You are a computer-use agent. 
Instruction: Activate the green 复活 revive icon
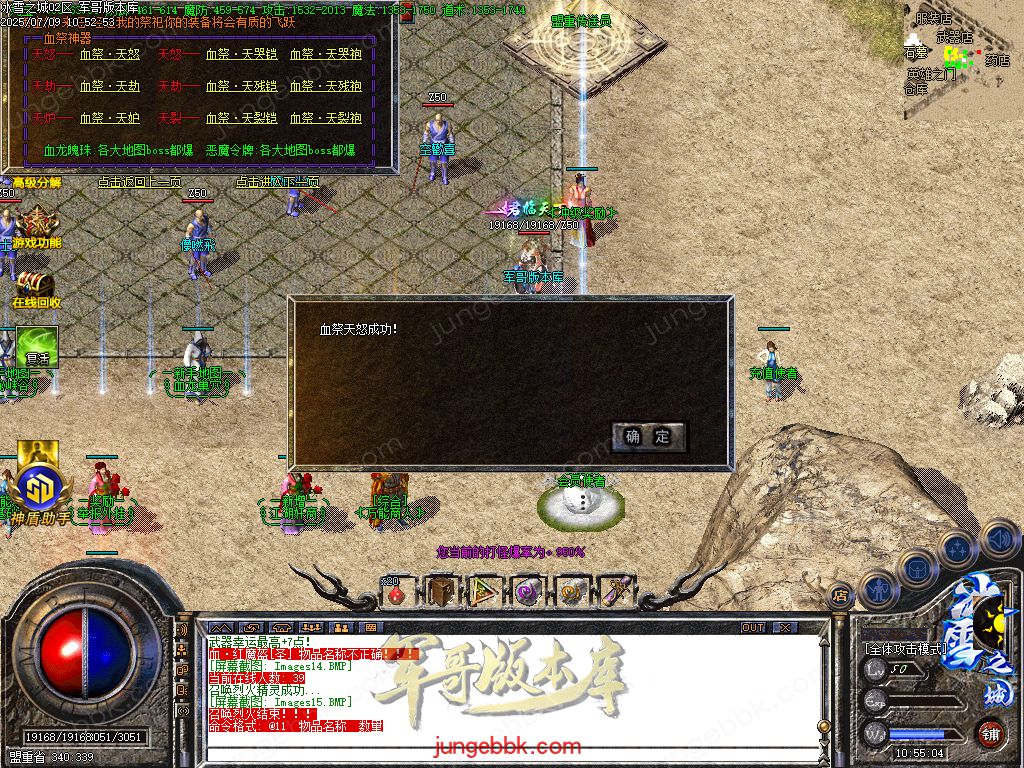pyautogui.click(x=37, y=345)
